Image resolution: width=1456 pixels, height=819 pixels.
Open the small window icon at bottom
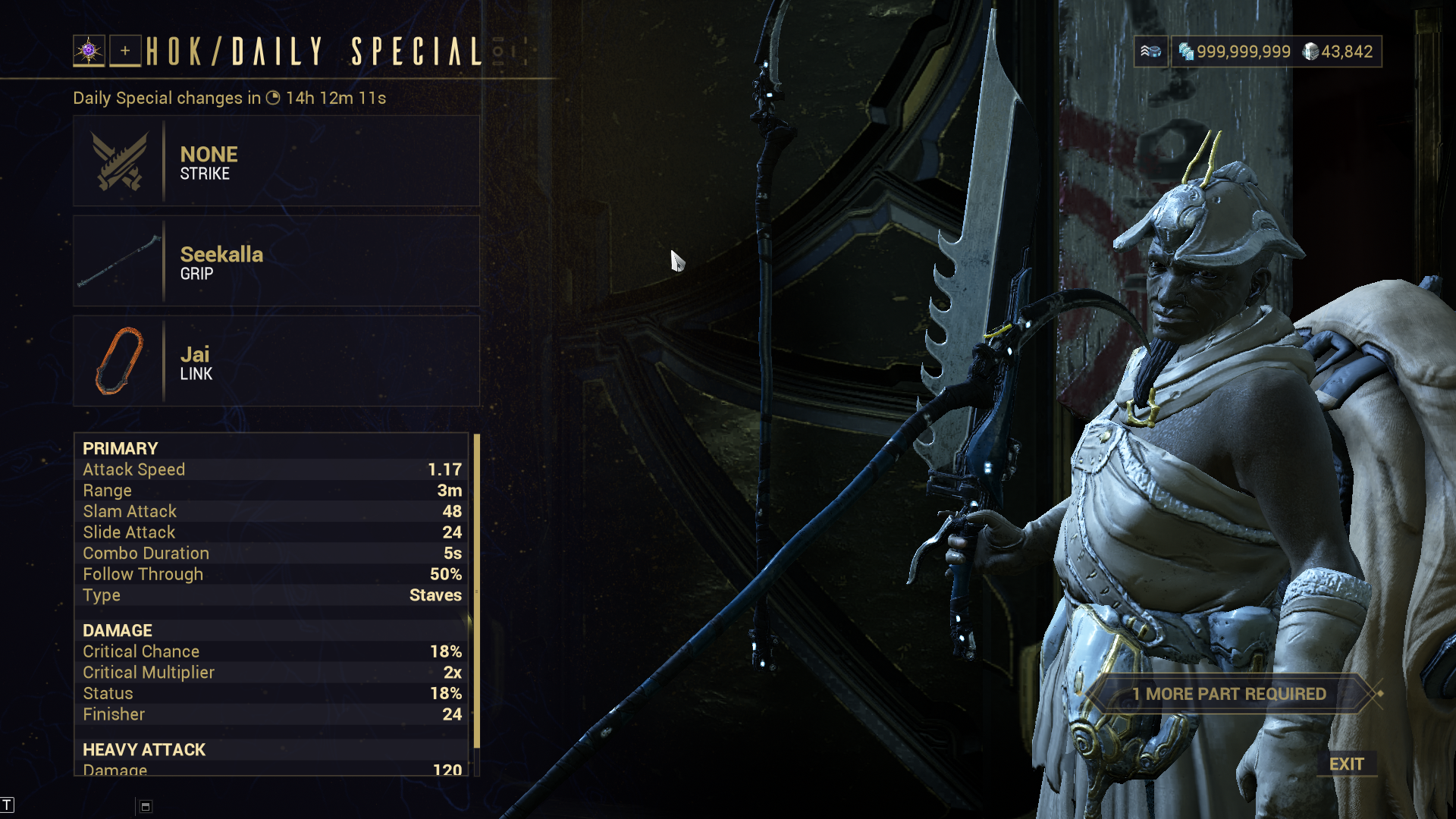[146, 807]
